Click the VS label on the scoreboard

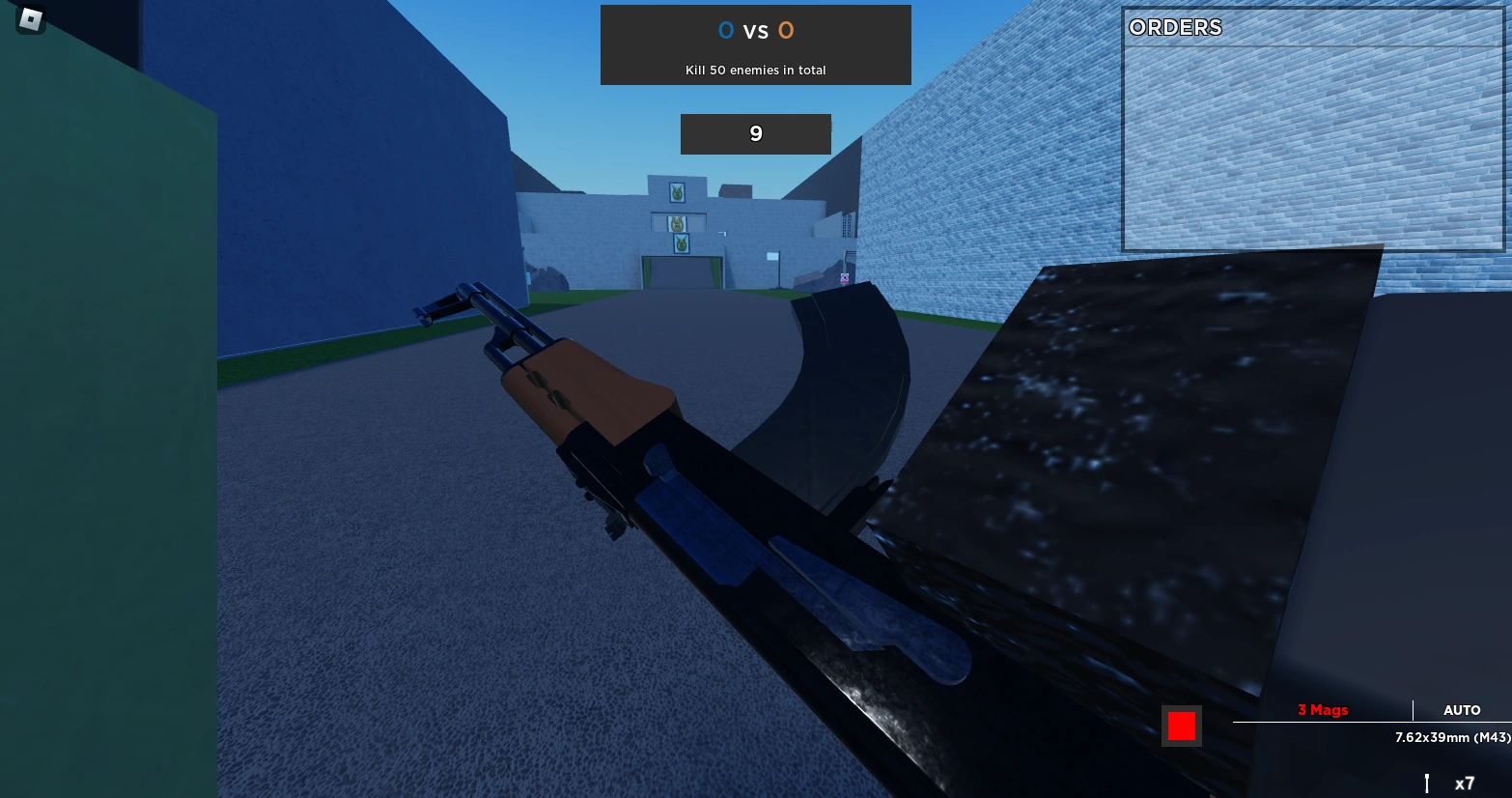click(756, 30)
